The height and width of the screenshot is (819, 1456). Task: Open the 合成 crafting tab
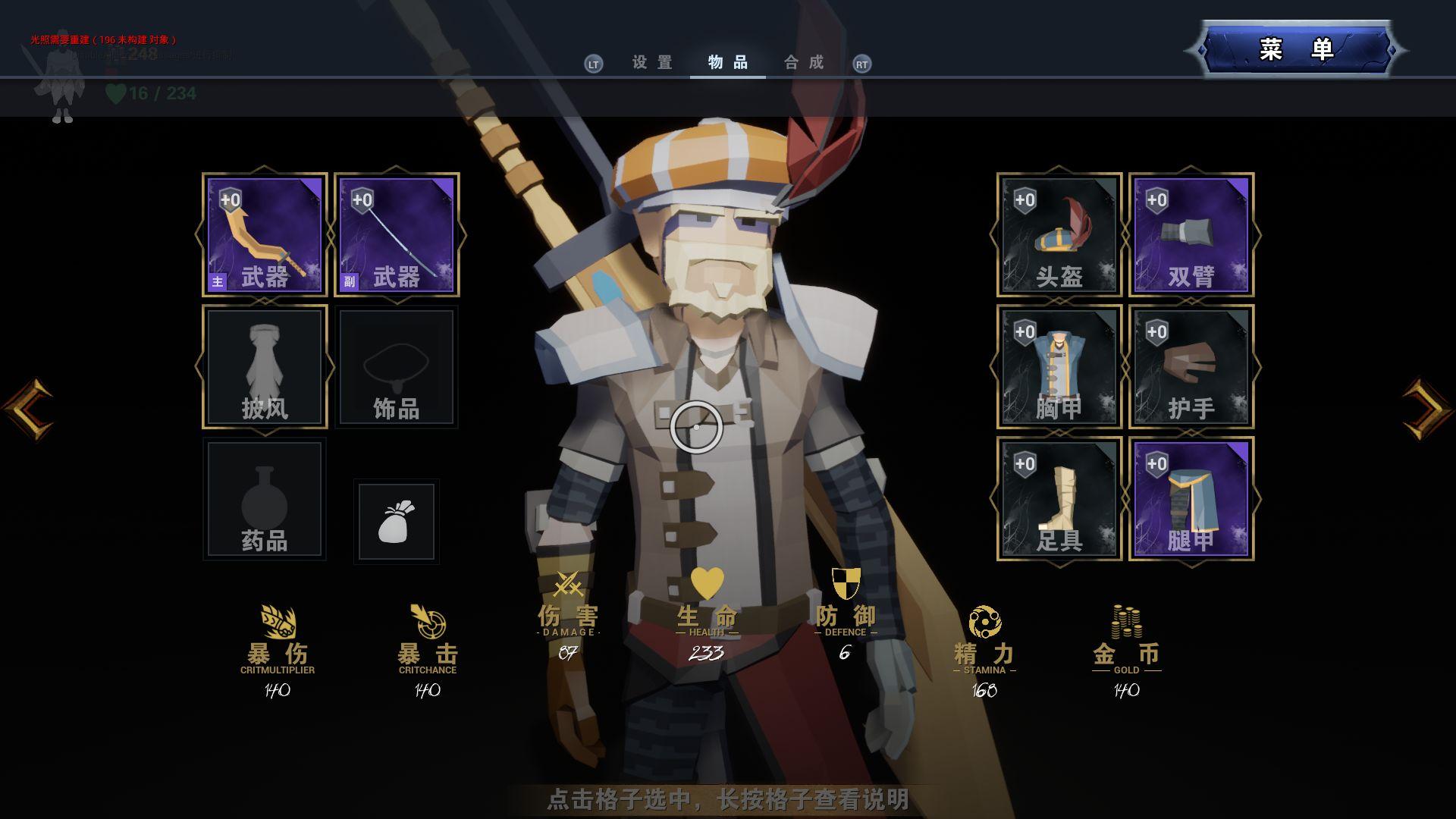[804, 63]
